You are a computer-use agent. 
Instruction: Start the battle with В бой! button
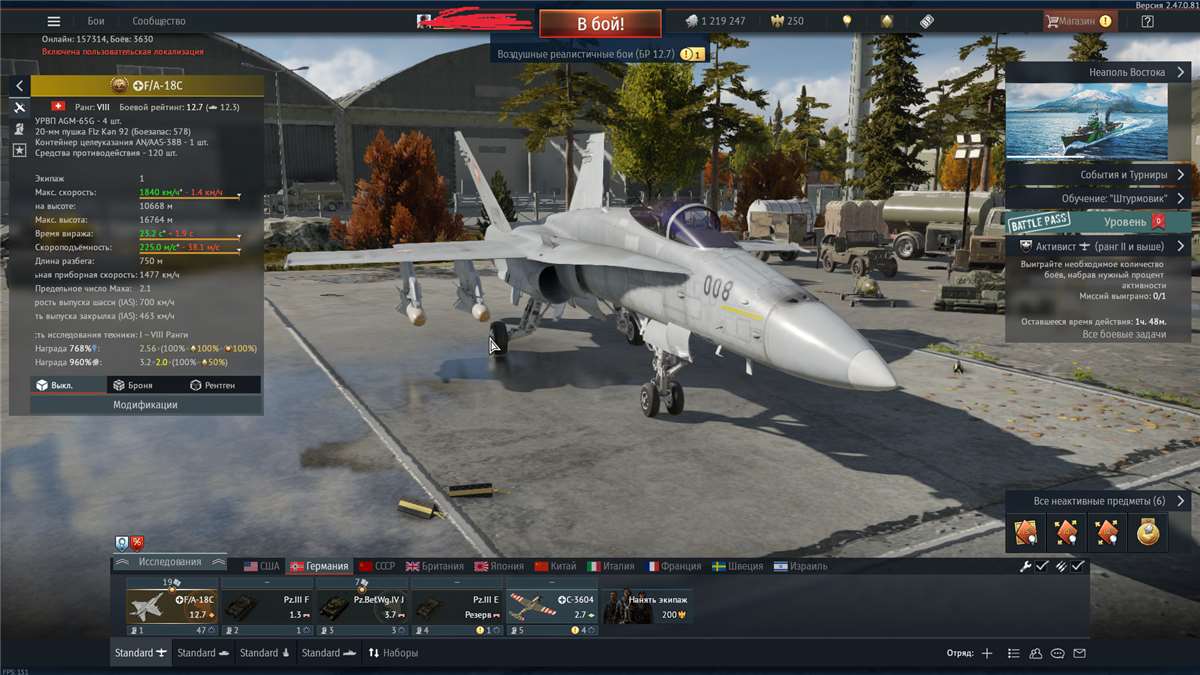click(600, 23)
